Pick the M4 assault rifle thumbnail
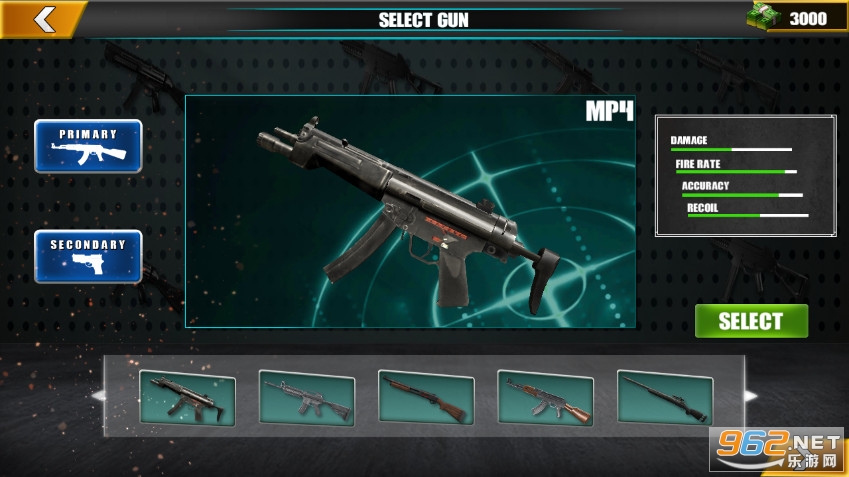849x477 pixels. tap(307, 398)
